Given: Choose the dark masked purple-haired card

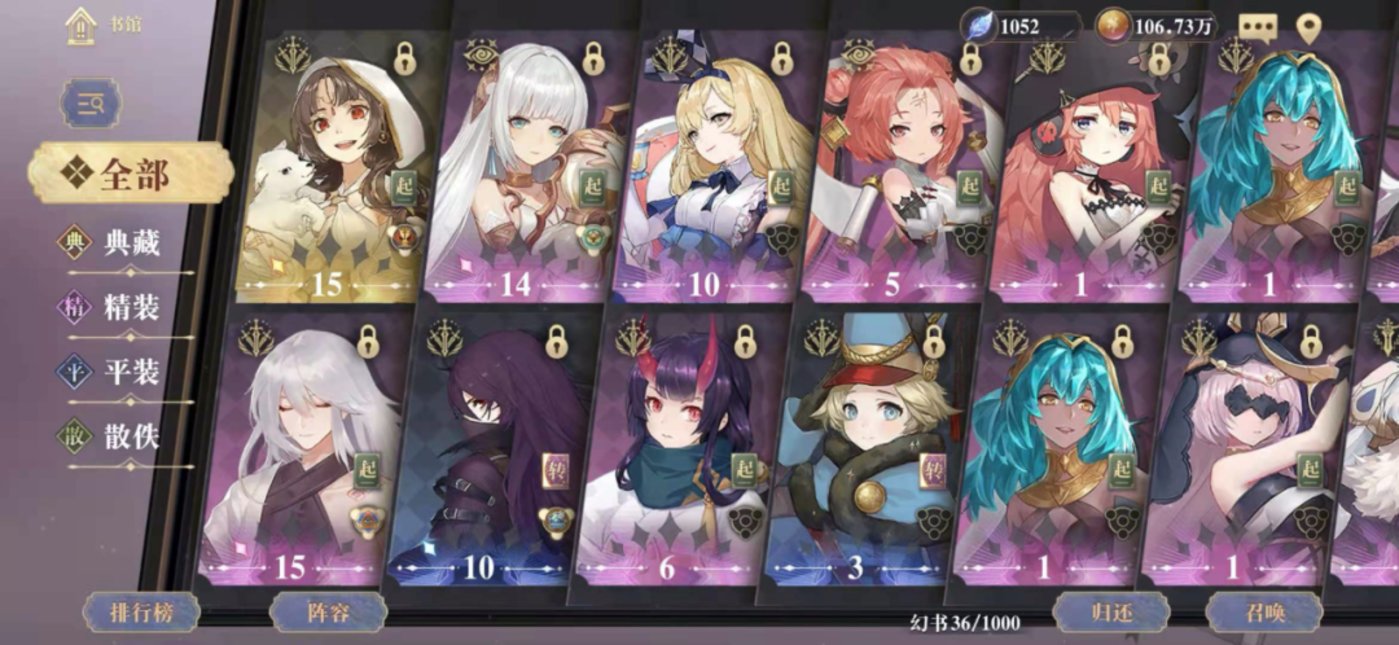Looking at the screenshot, I should 485,455.
